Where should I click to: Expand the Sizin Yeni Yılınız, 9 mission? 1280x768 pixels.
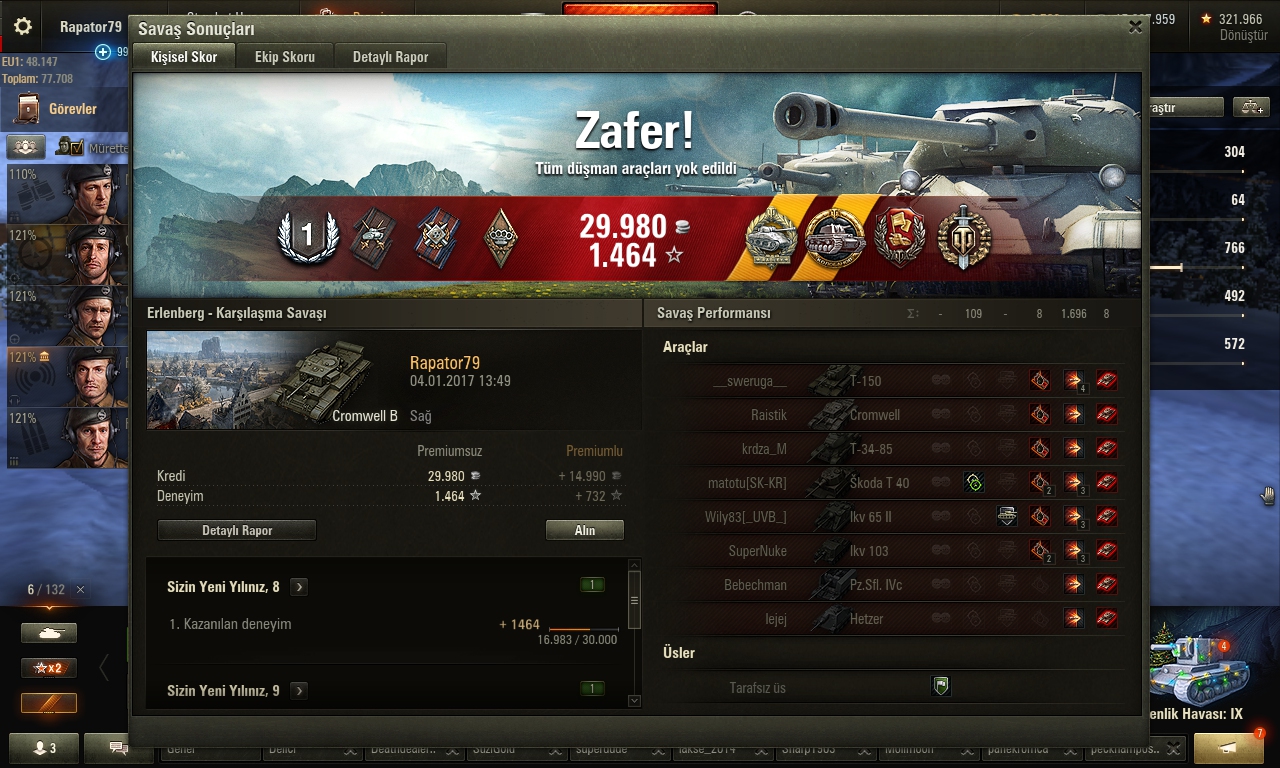(x=299, y=690)
